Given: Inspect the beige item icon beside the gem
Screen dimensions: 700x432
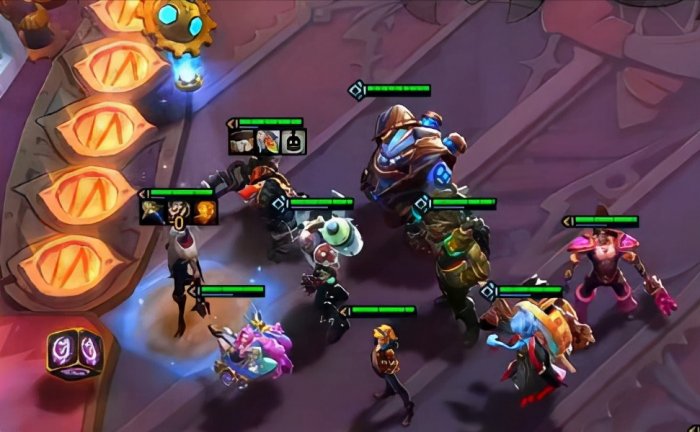Looking at the screenshot, I should click(x=242, y=142).
